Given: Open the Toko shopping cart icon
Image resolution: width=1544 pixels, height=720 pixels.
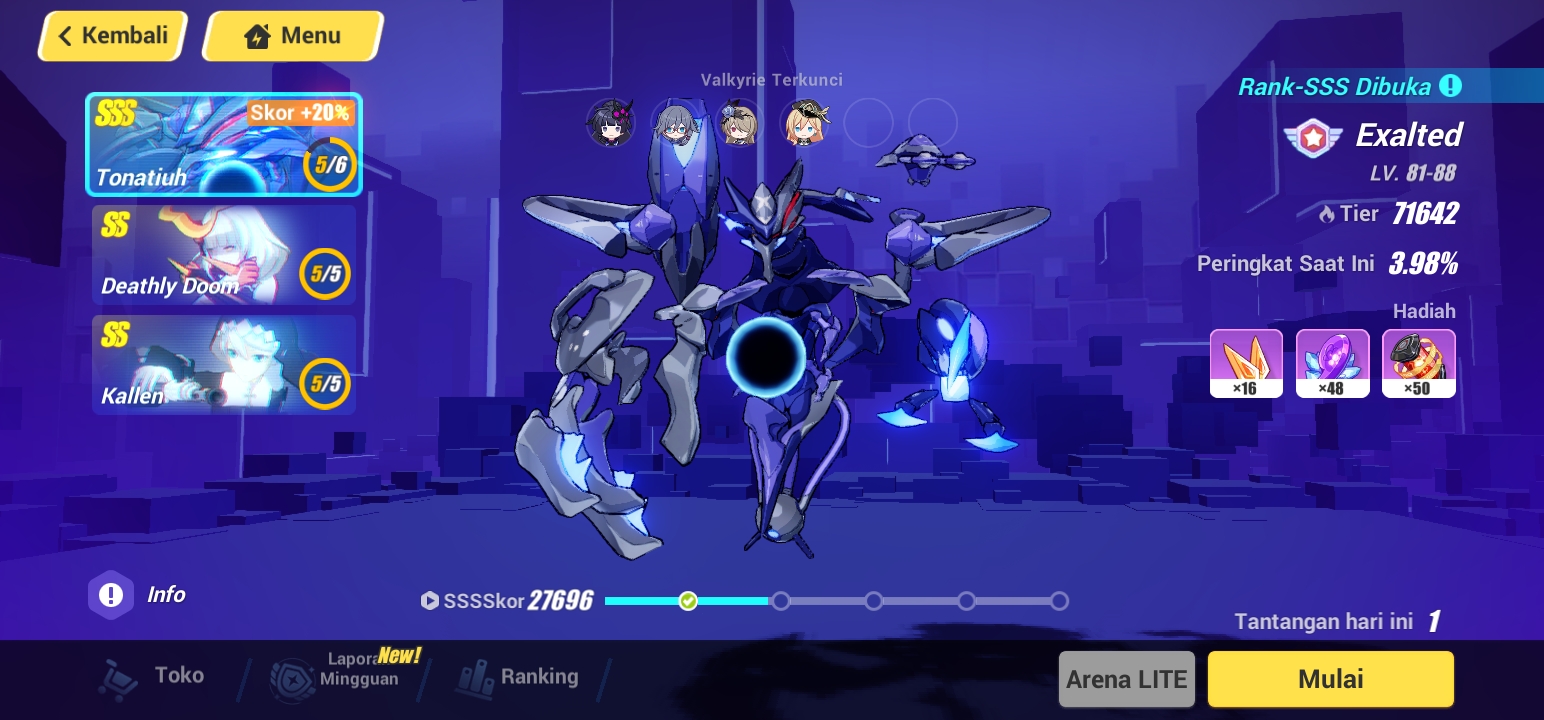Looking at the screenshot, I should [119, 676].
